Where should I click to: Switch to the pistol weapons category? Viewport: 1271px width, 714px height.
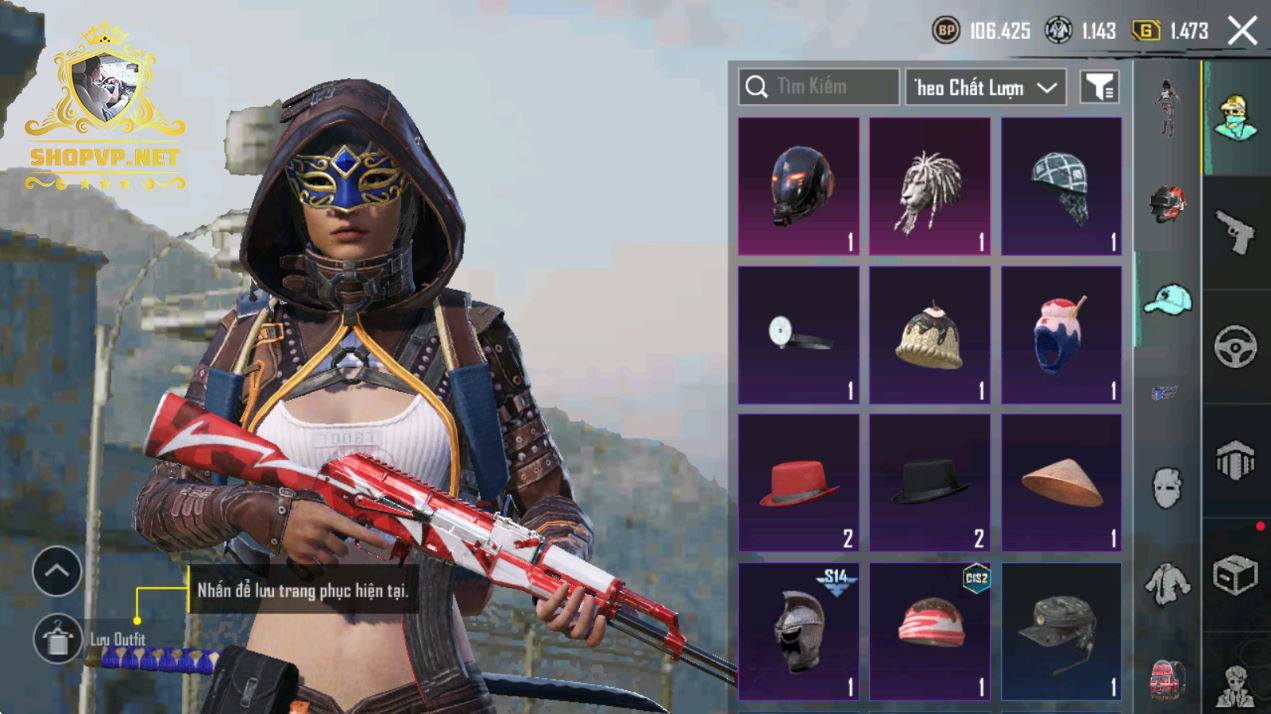[x=1236, y=232]
